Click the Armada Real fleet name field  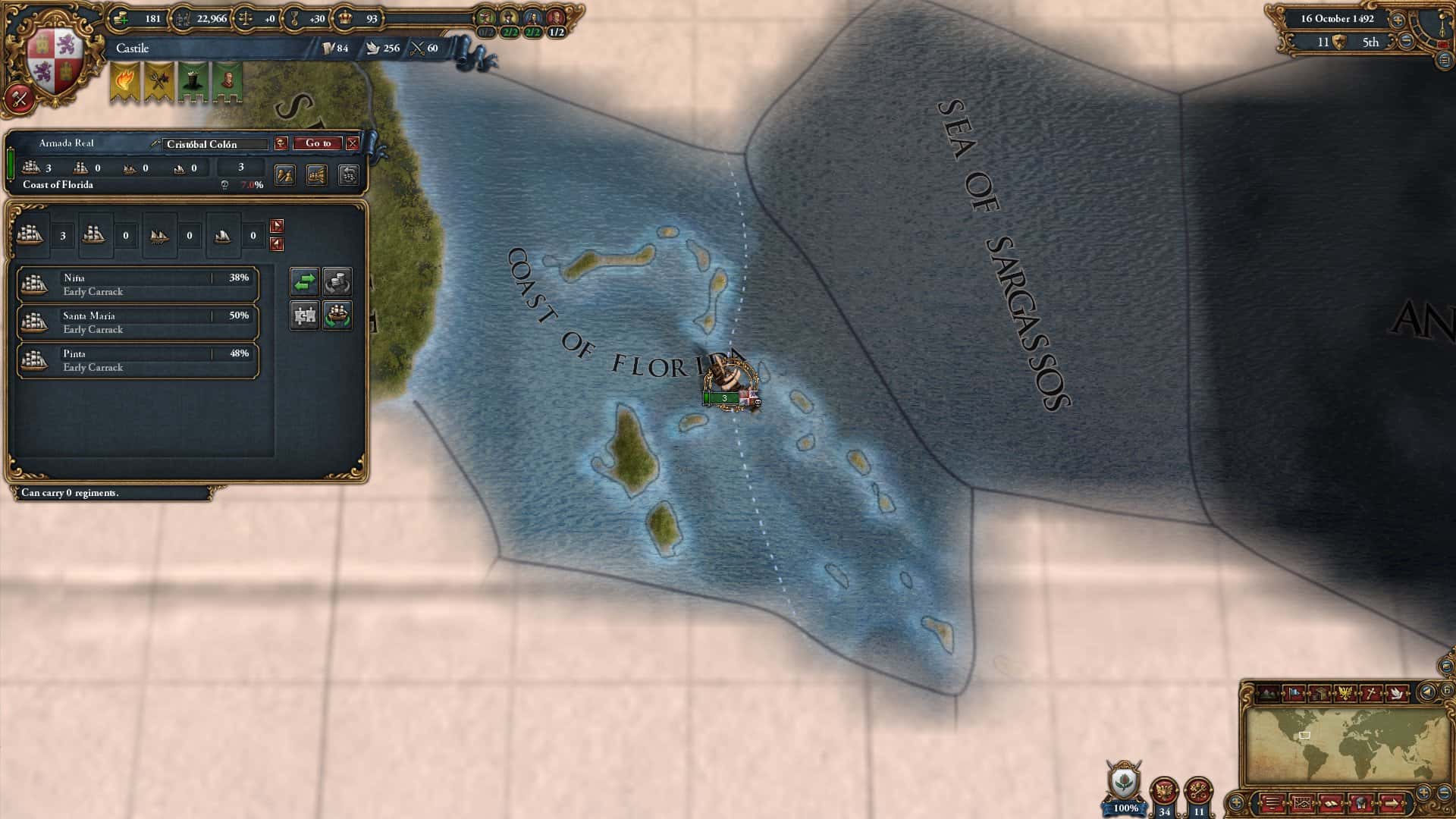pos(68,143)
